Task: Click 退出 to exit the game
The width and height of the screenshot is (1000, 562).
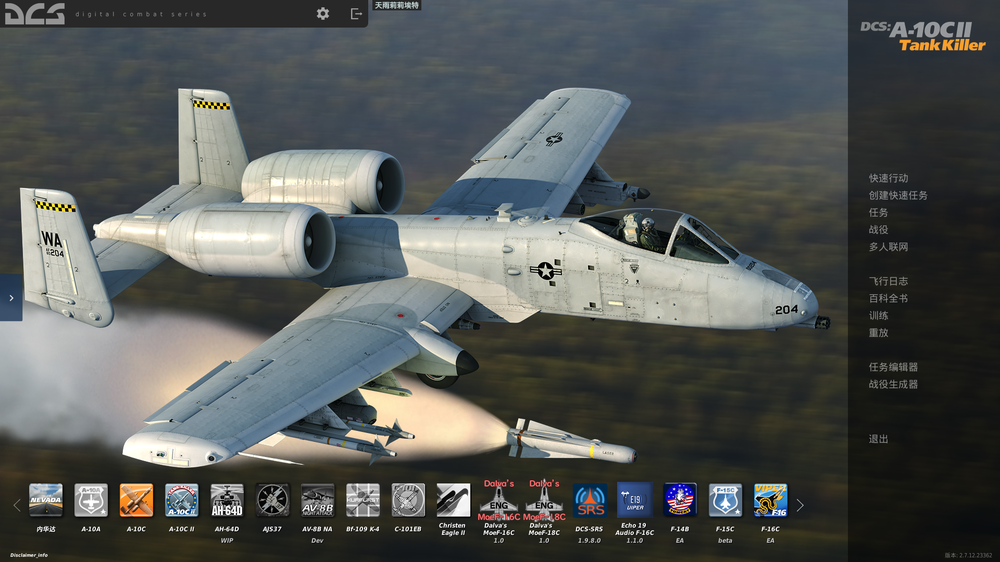Action: (x=878, y=439)
